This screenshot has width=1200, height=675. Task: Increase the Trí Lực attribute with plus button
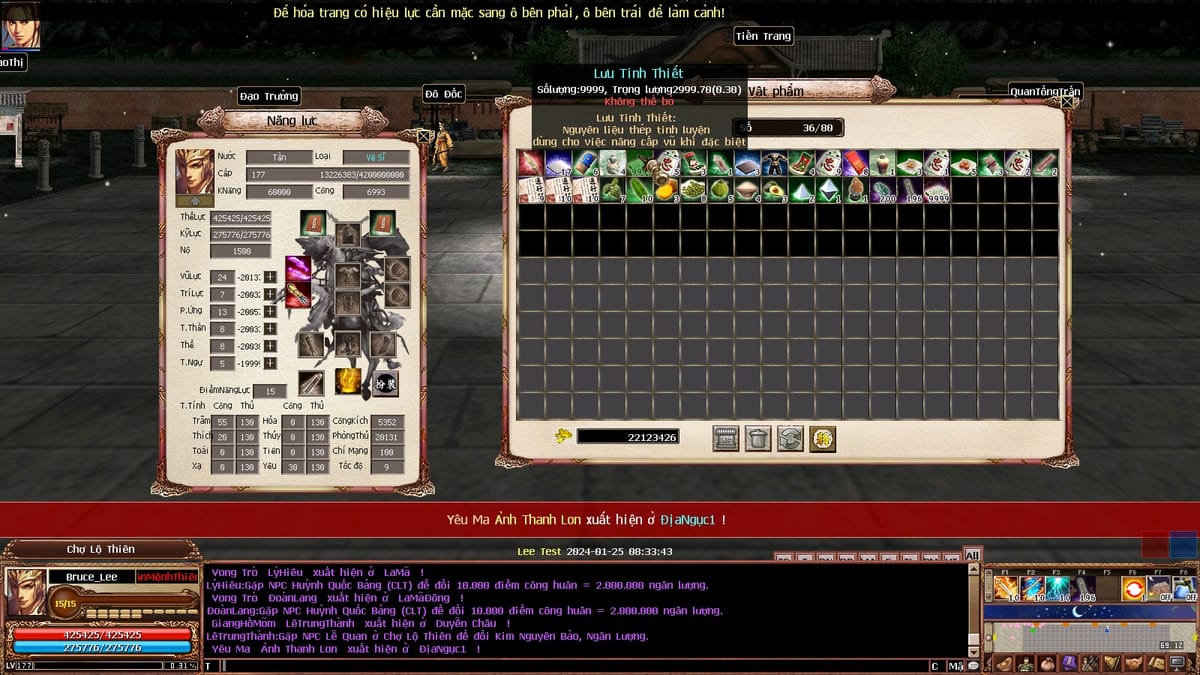point(270,294)
